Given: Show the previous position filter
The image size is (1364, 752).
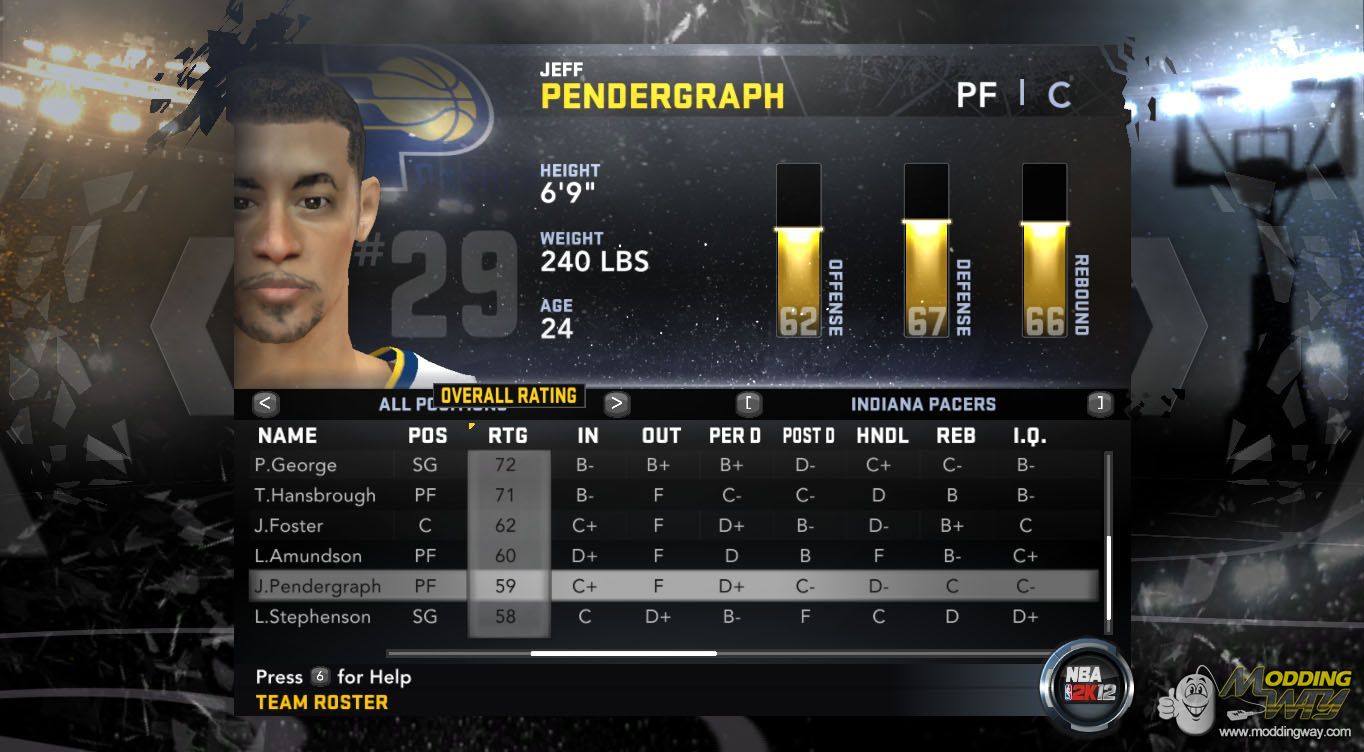Looking at the screenshot, I should (265, 404).
